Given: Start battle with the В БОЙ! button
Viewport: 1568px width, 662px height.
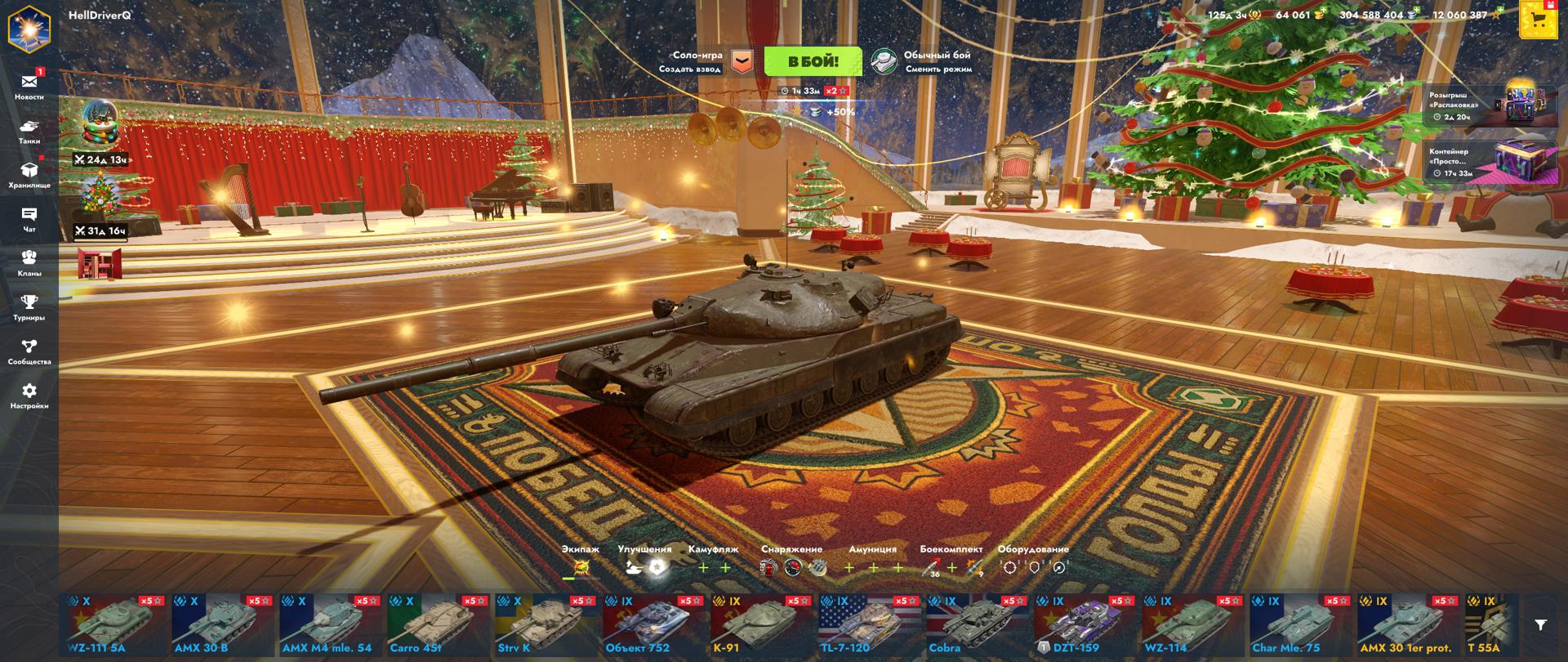Looking at the screenshot, I should pos(813,61).
